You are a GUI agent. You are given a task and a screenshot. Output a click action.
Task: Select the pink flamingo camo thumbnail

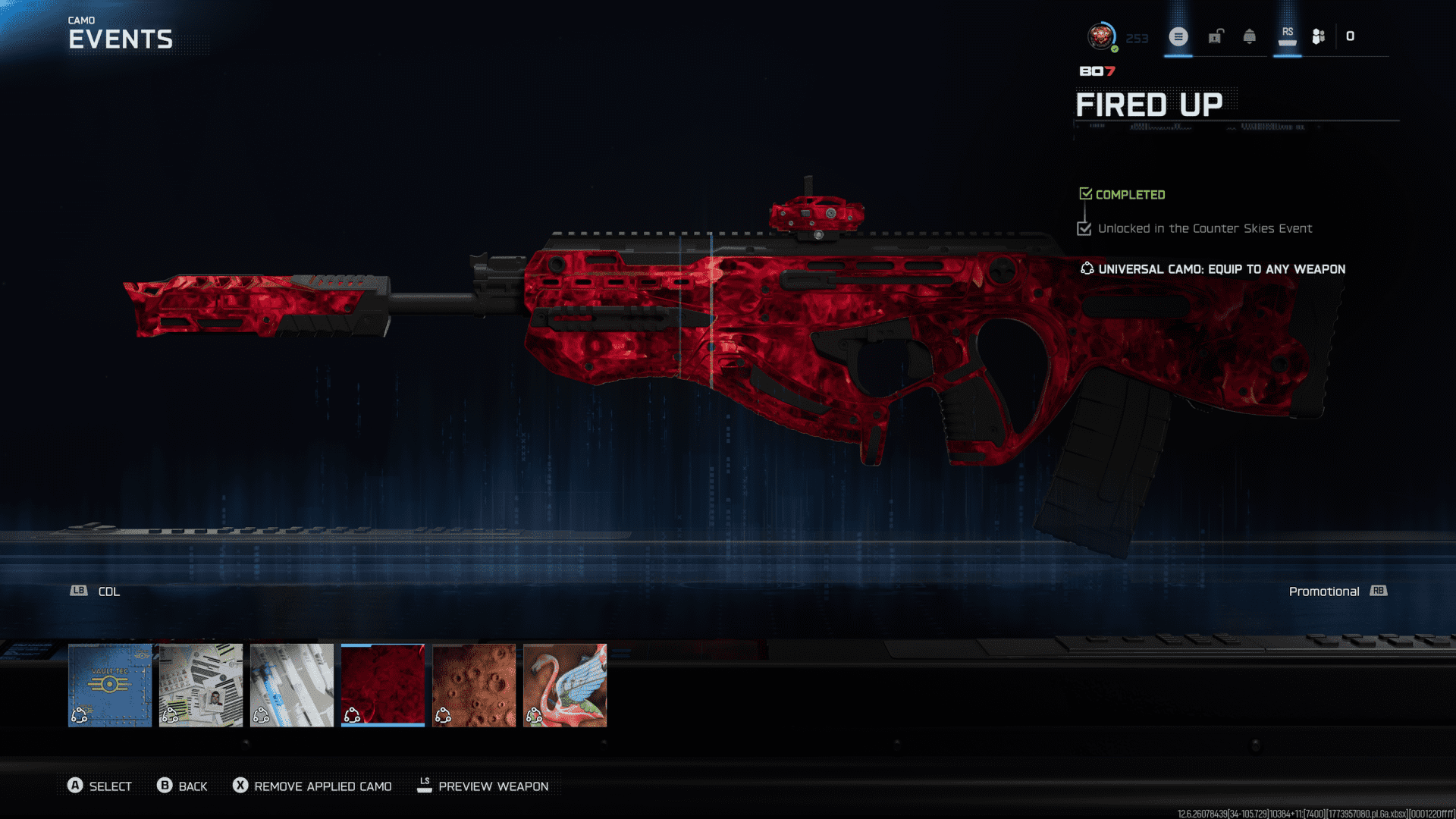pos(565,685)
